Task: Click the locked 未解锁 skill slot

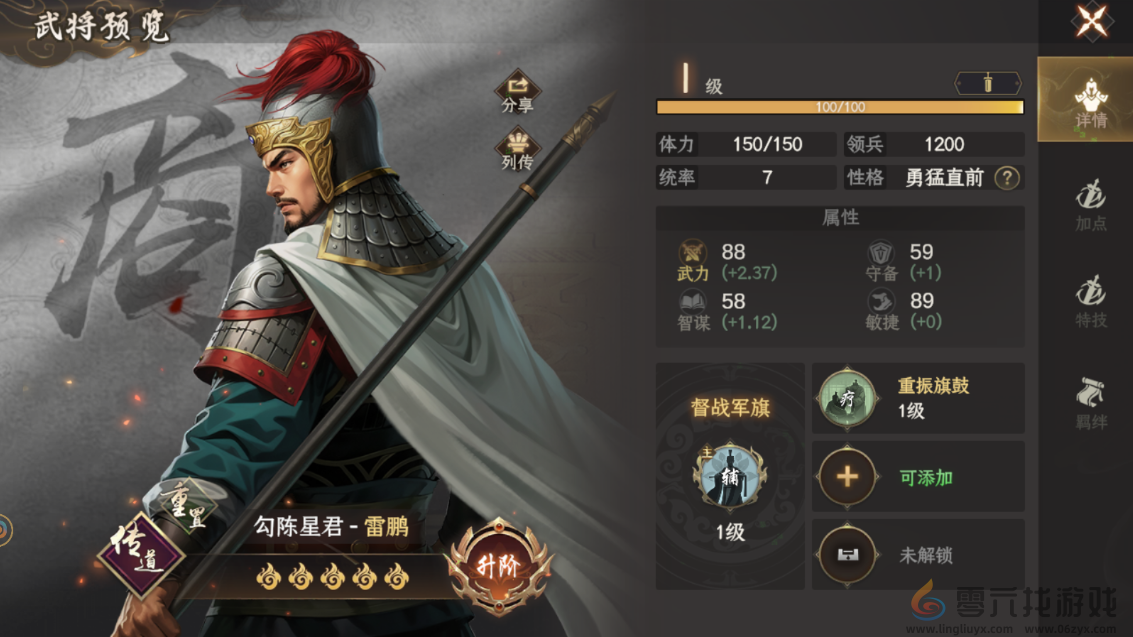Action: click(846, 555)
